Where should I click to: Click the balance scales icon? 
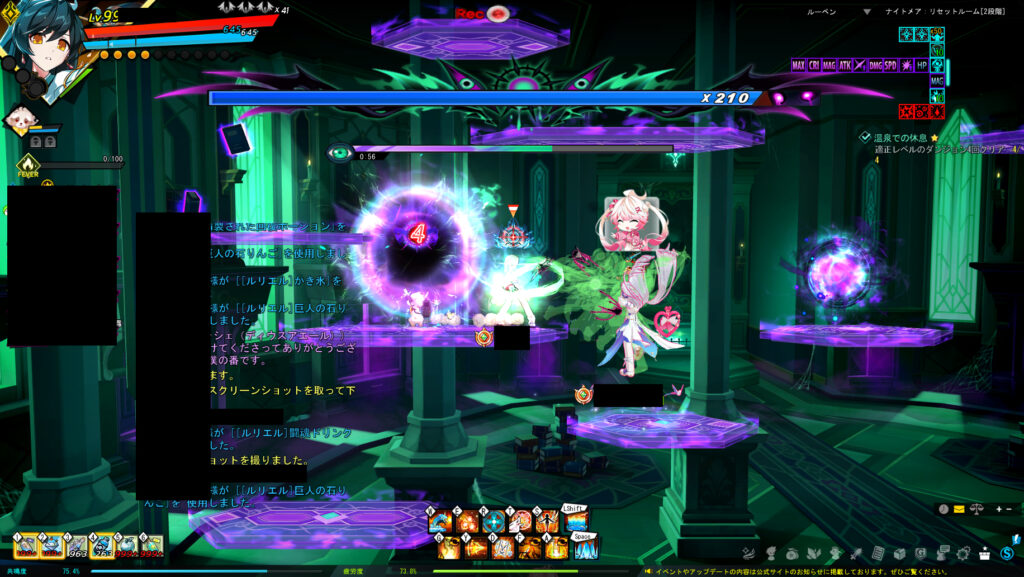(977, 509)
